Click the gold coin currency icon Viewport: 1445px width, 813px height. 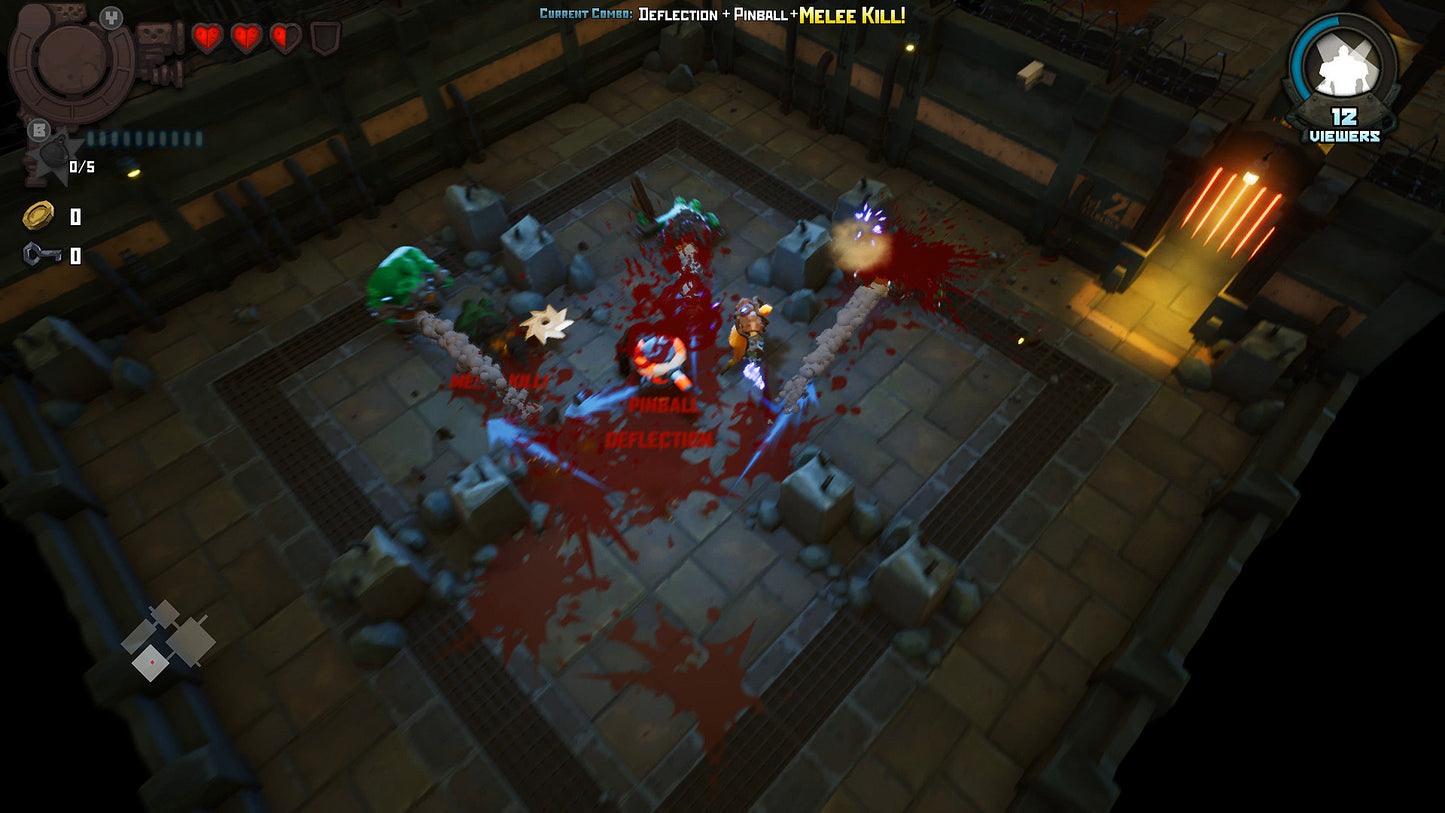[x=38, y=215]
